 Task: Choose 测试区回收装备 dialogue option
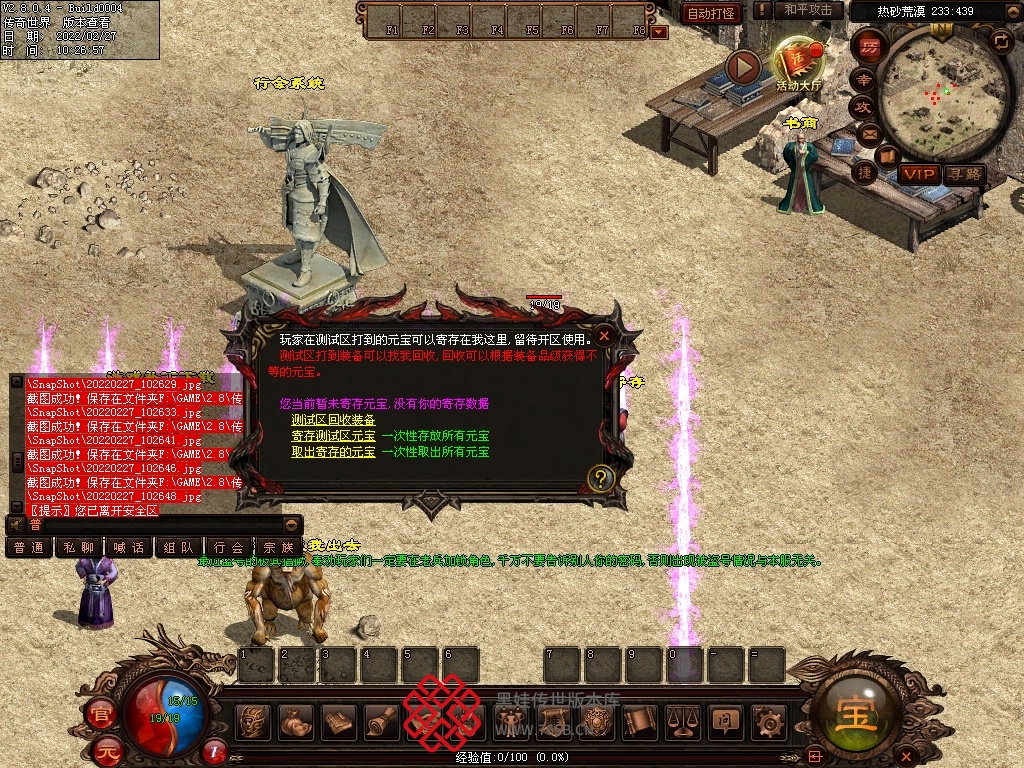333,420
